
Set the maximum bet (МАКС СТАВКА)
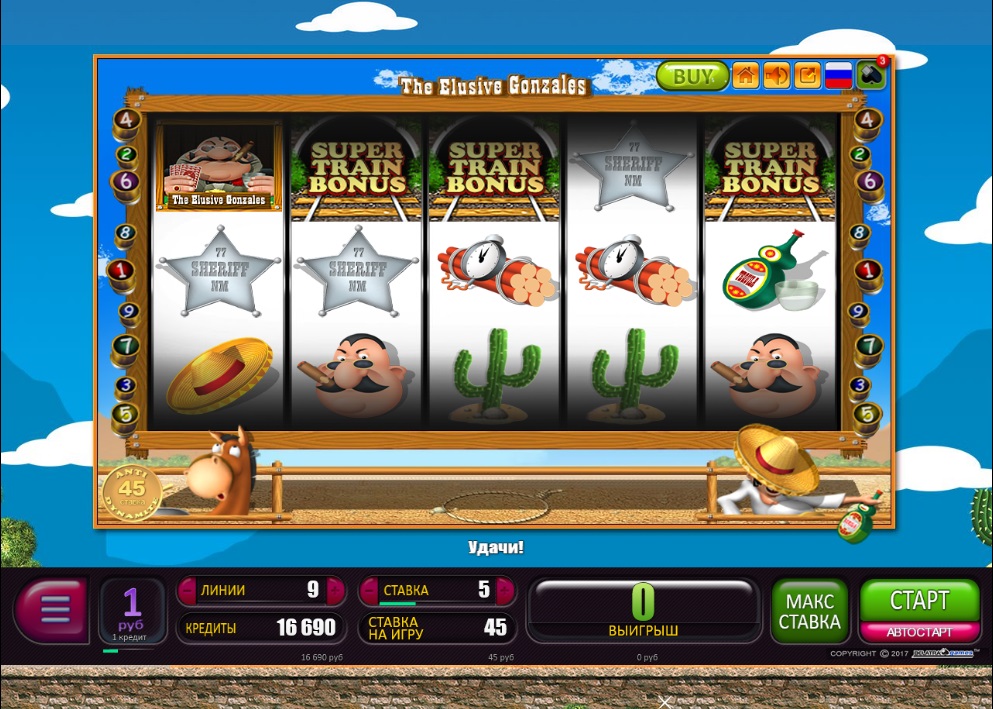click(x=810, y=612)
